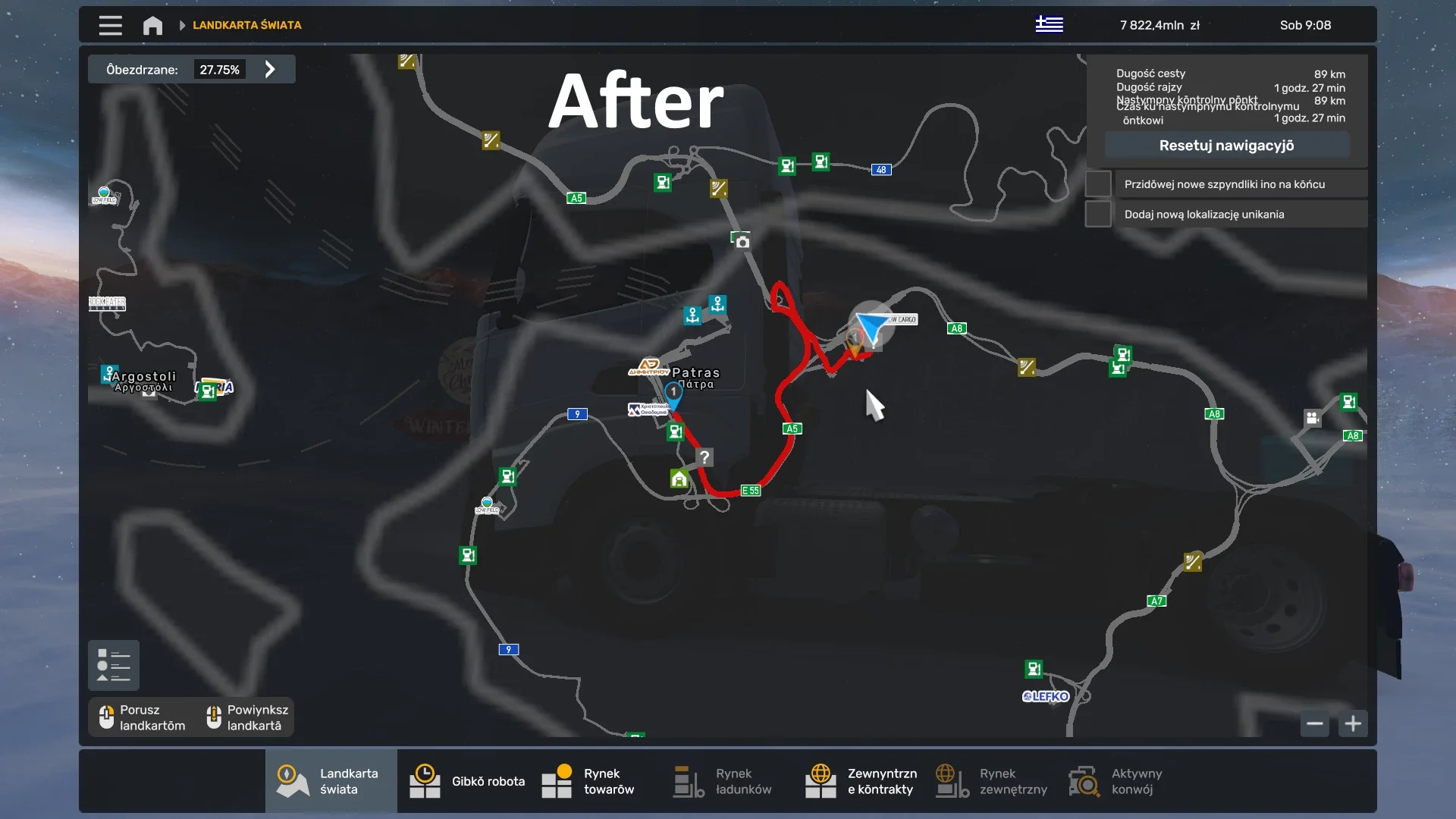Select the ferry port anchor icon above Patras
The width and height of the screenshot is (1456, 819).
[x=719, y=306]
